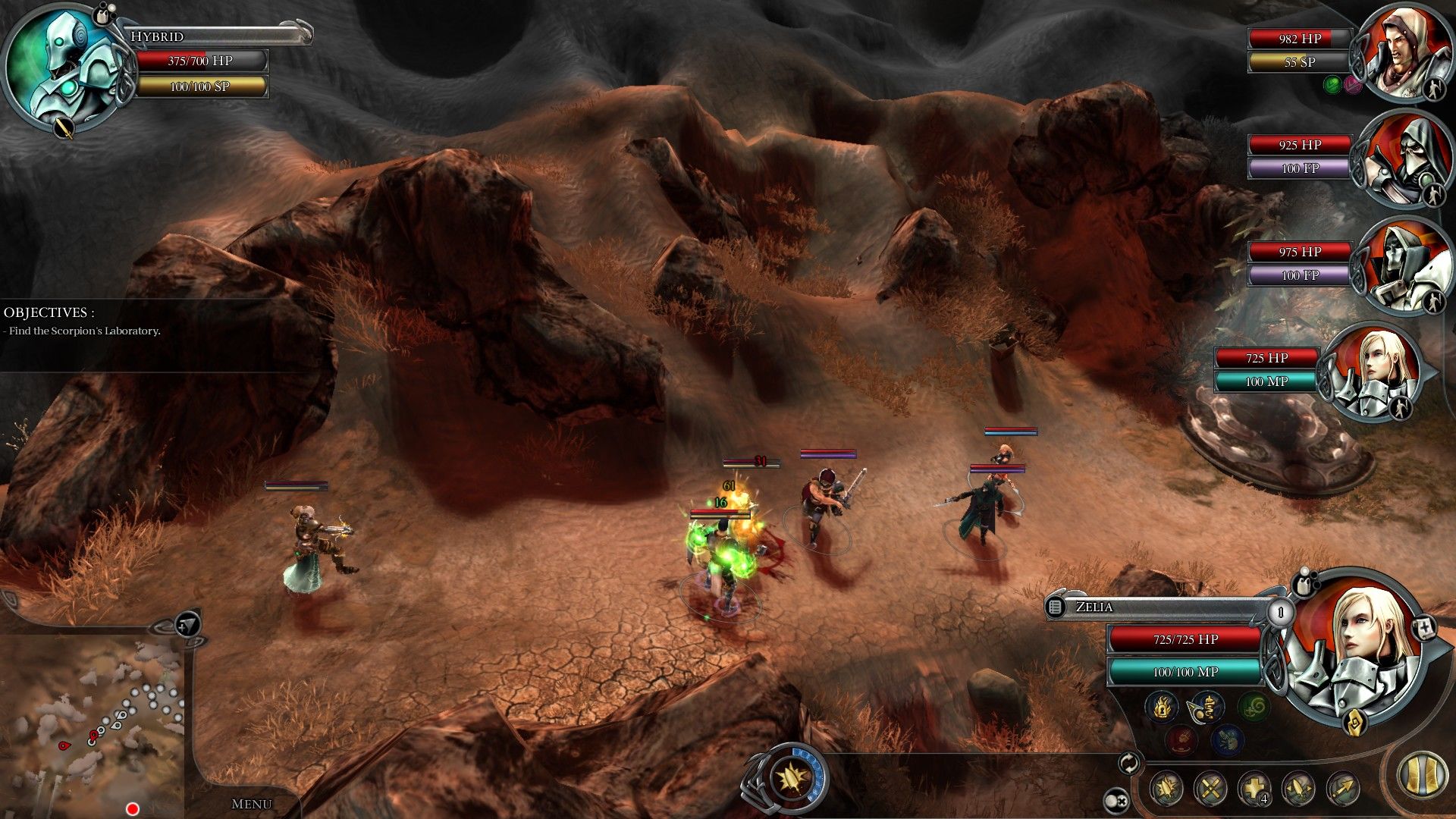
Task: Open the game Menu
Action: click(x=251, y=804)
